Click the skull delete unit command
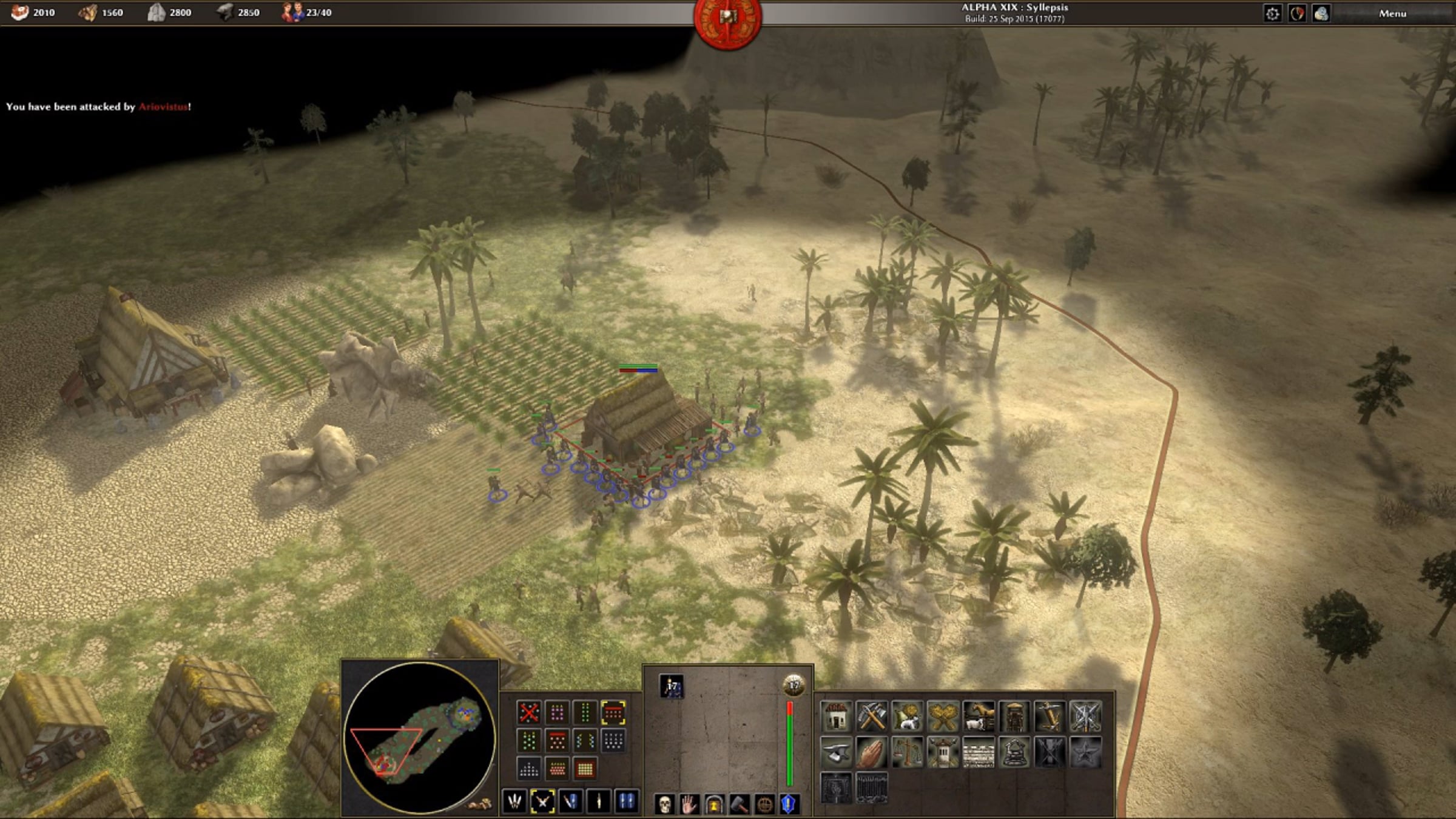 [665, 804]
